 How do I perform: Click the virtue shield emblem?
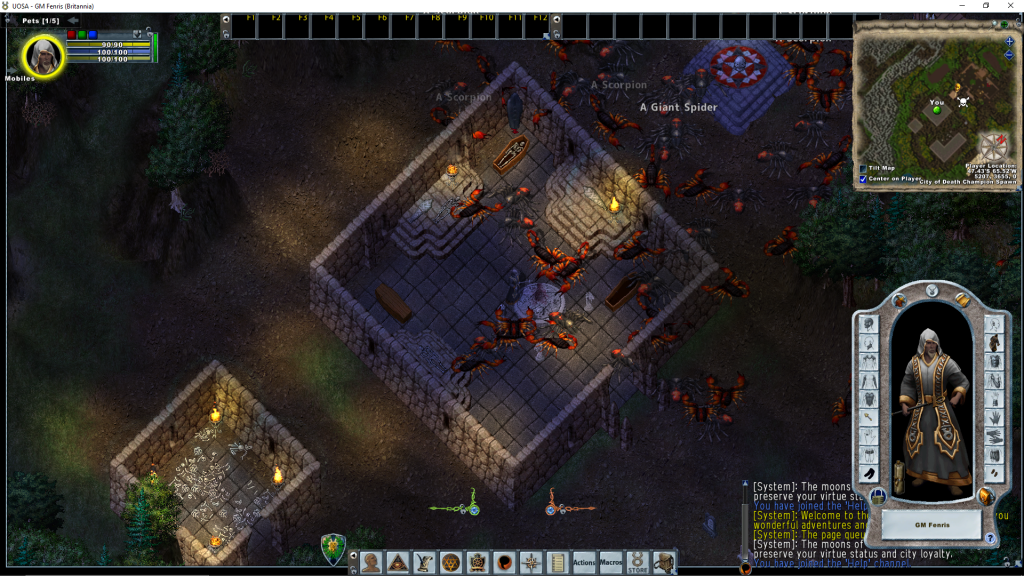pos(333,549)
